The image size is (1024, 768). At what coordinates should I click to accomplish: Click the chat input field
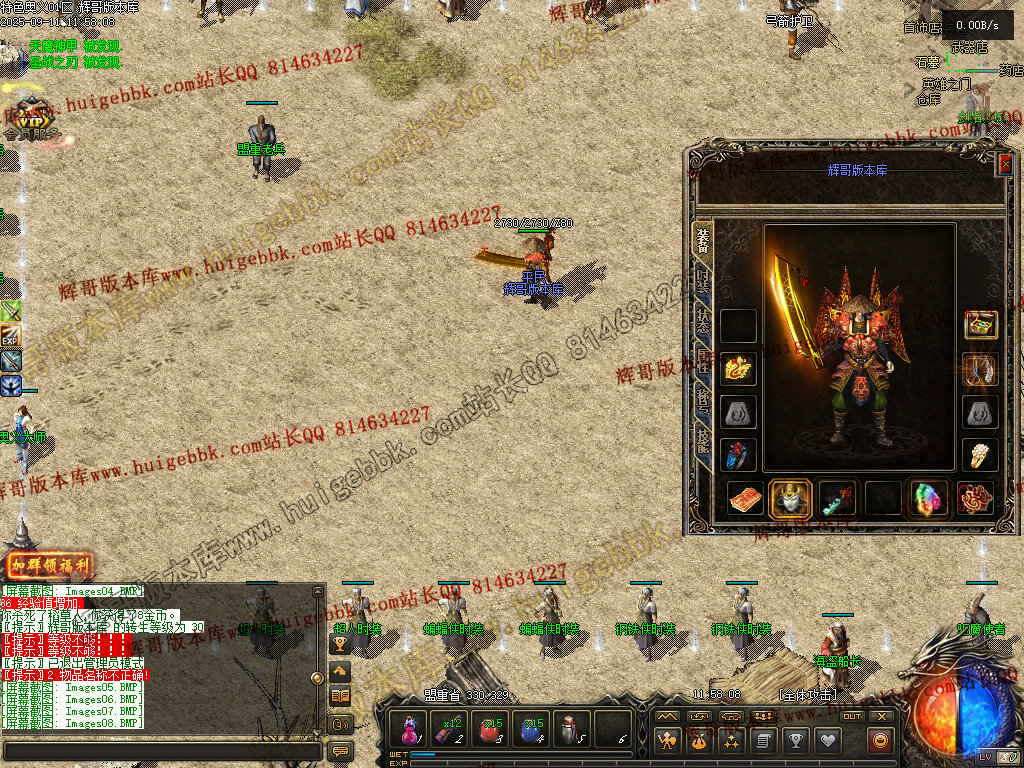click(x=160, y=750)
